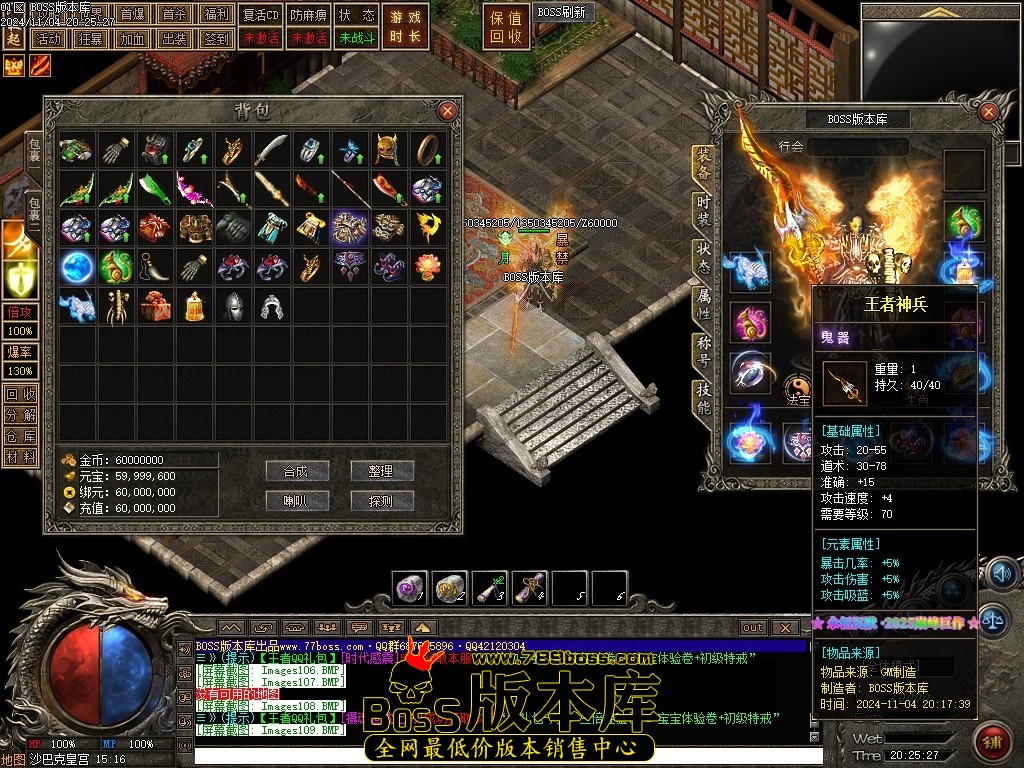Click the 探测 detect button
Viewport: 1024px width, 768px height.
click(x=381, y=500)
